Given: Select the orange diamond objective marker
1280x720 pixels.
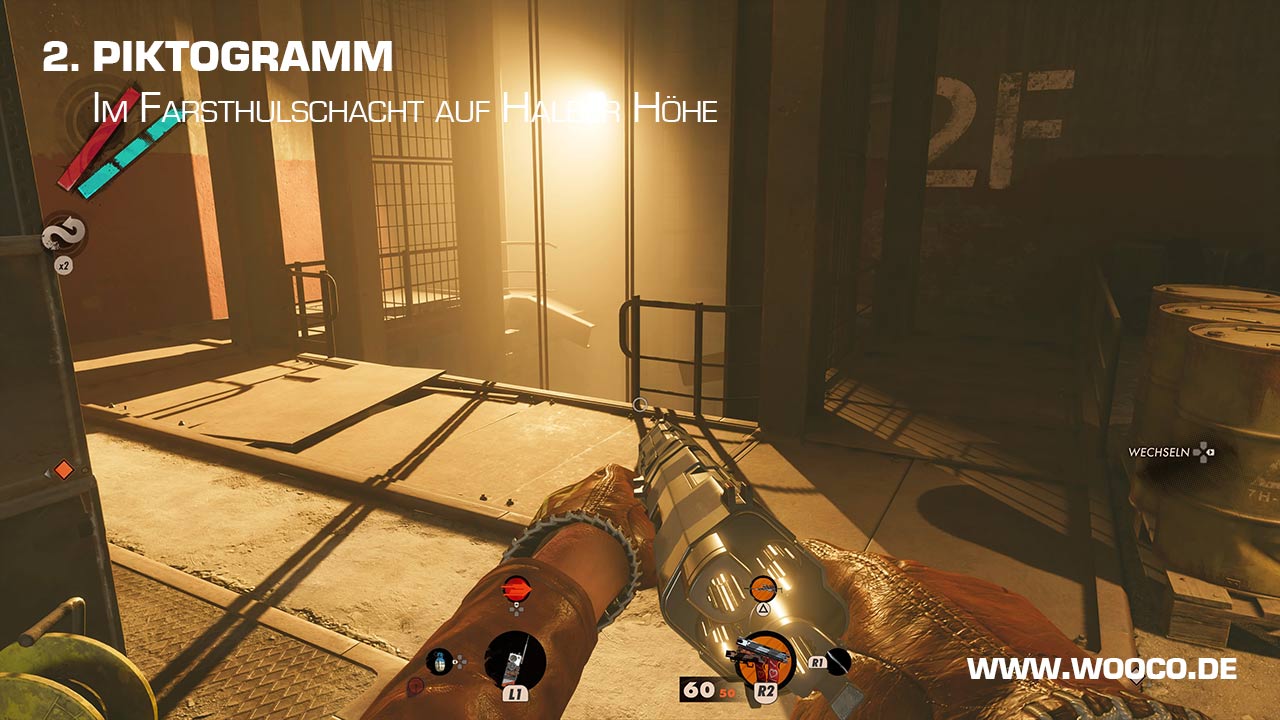Looking at the screenshot, I should click(x=63, y=469).
